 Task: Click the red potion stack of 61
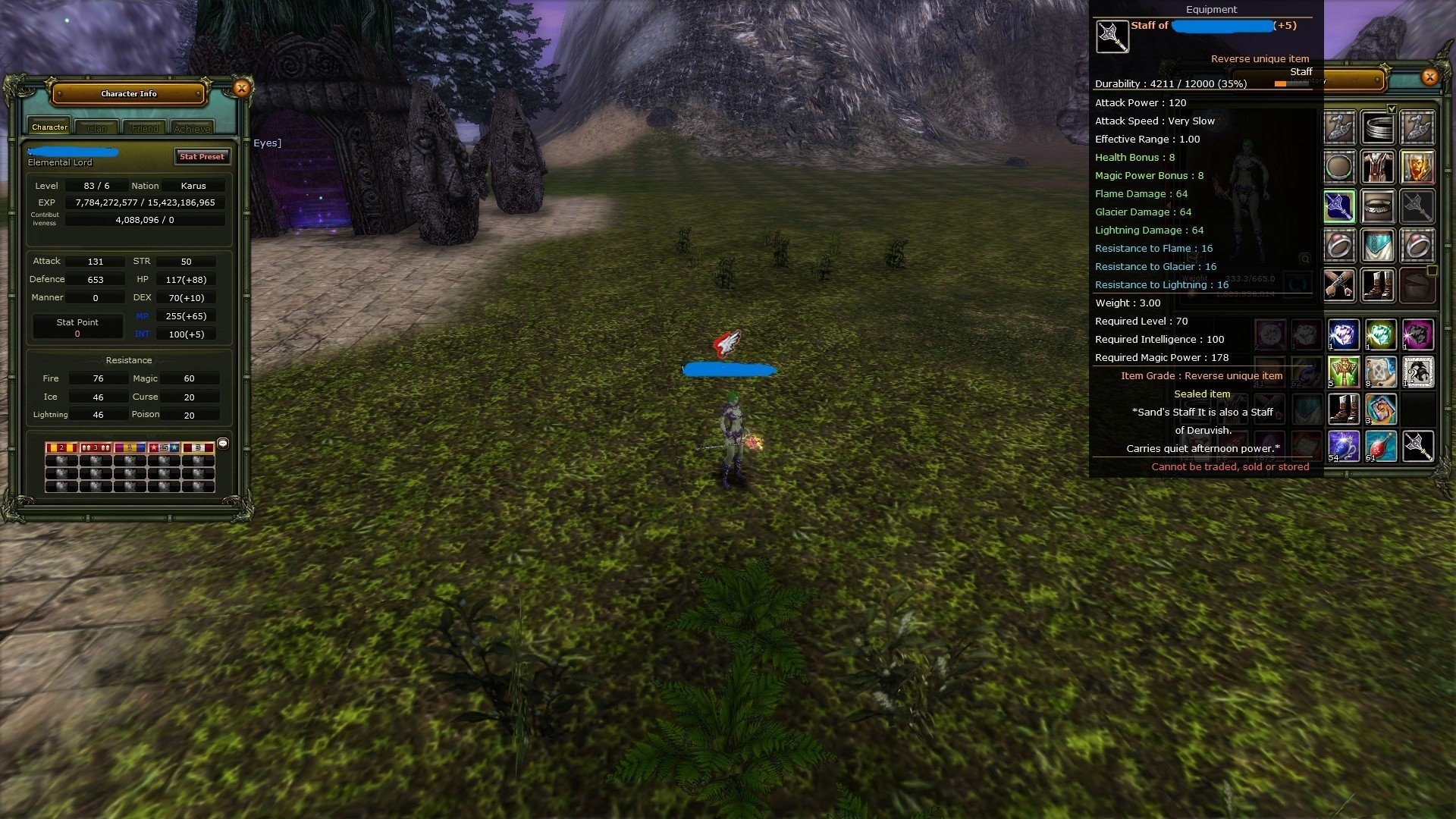coord(1381,445)
